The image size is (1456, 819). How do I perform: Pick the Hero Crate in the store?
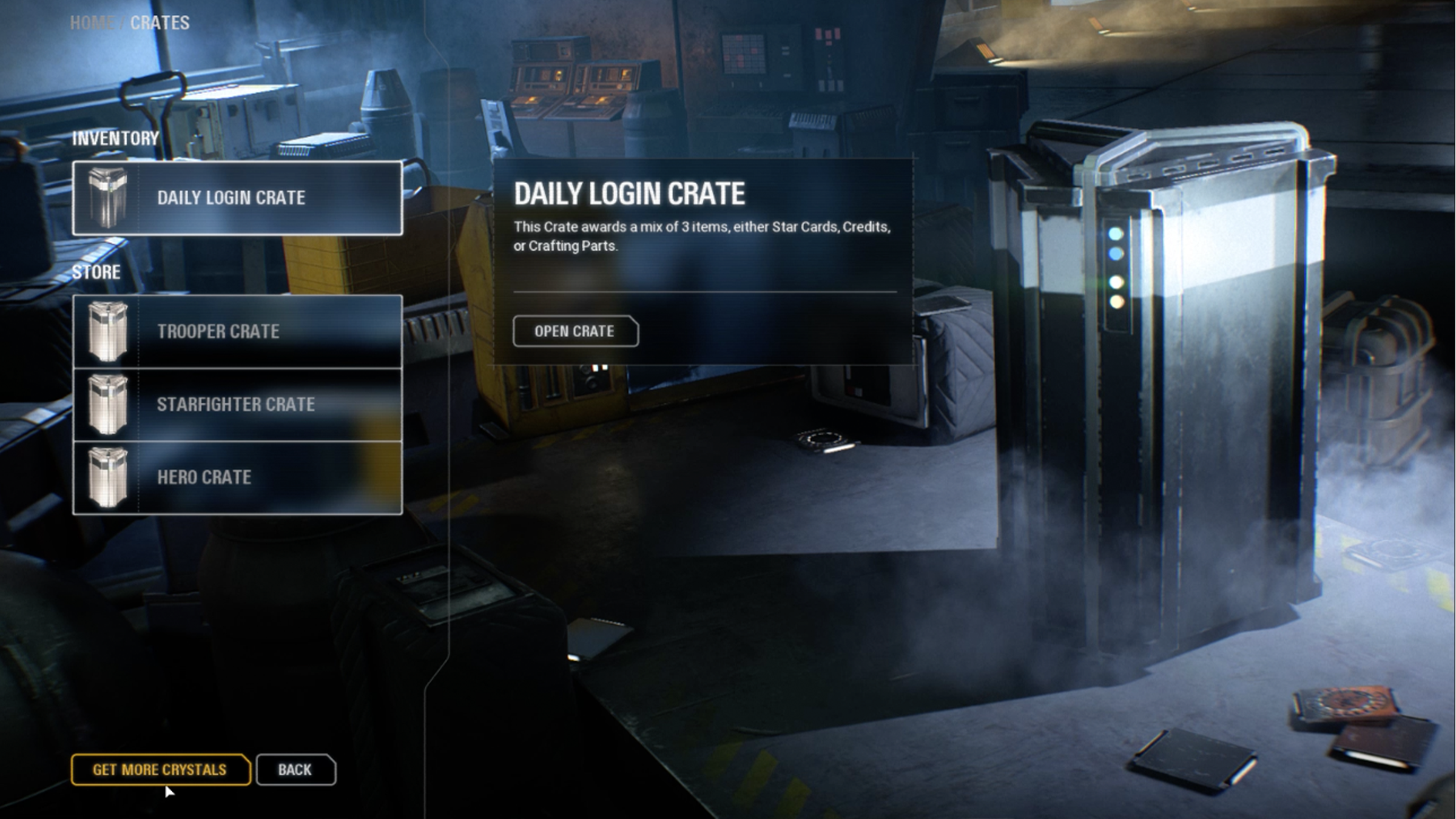click(237, 477)
